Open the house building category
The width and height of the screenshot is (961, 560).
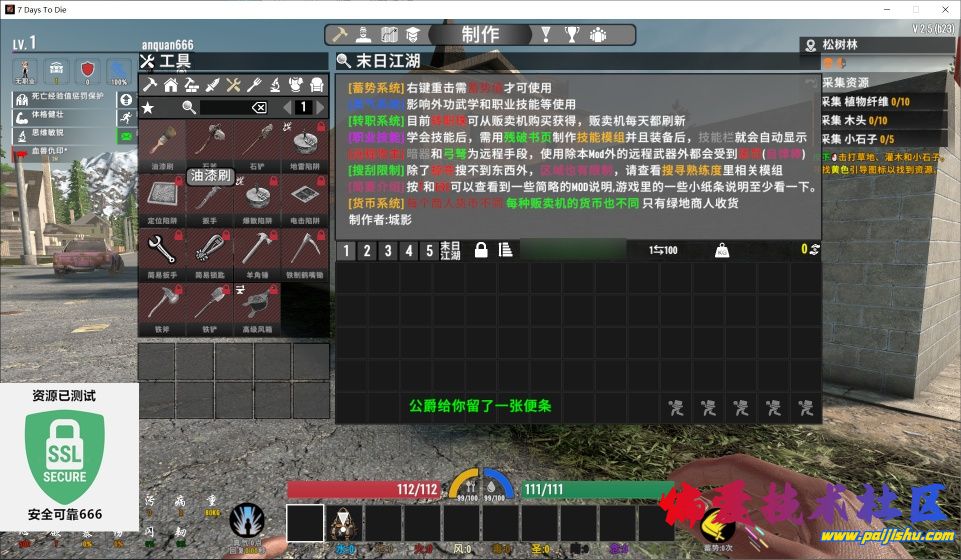click(170, 84)
